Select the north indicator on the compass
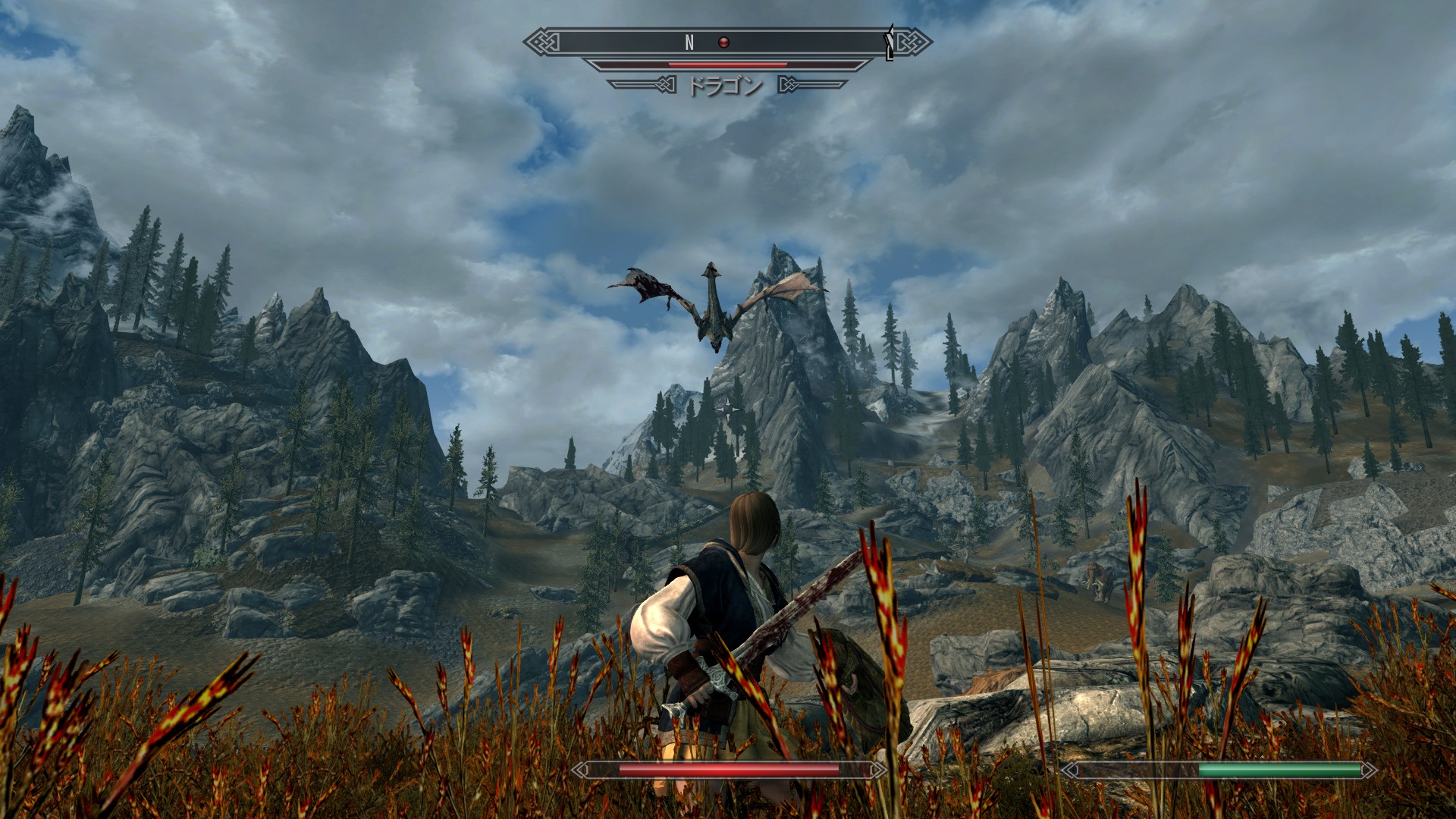The image size is (1456, 819). 689,43
